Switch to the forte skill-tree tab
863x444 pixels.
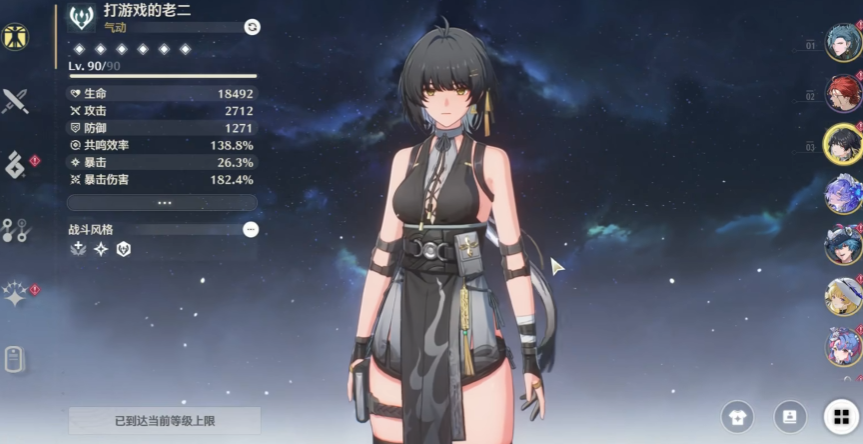tap(15, 230)
